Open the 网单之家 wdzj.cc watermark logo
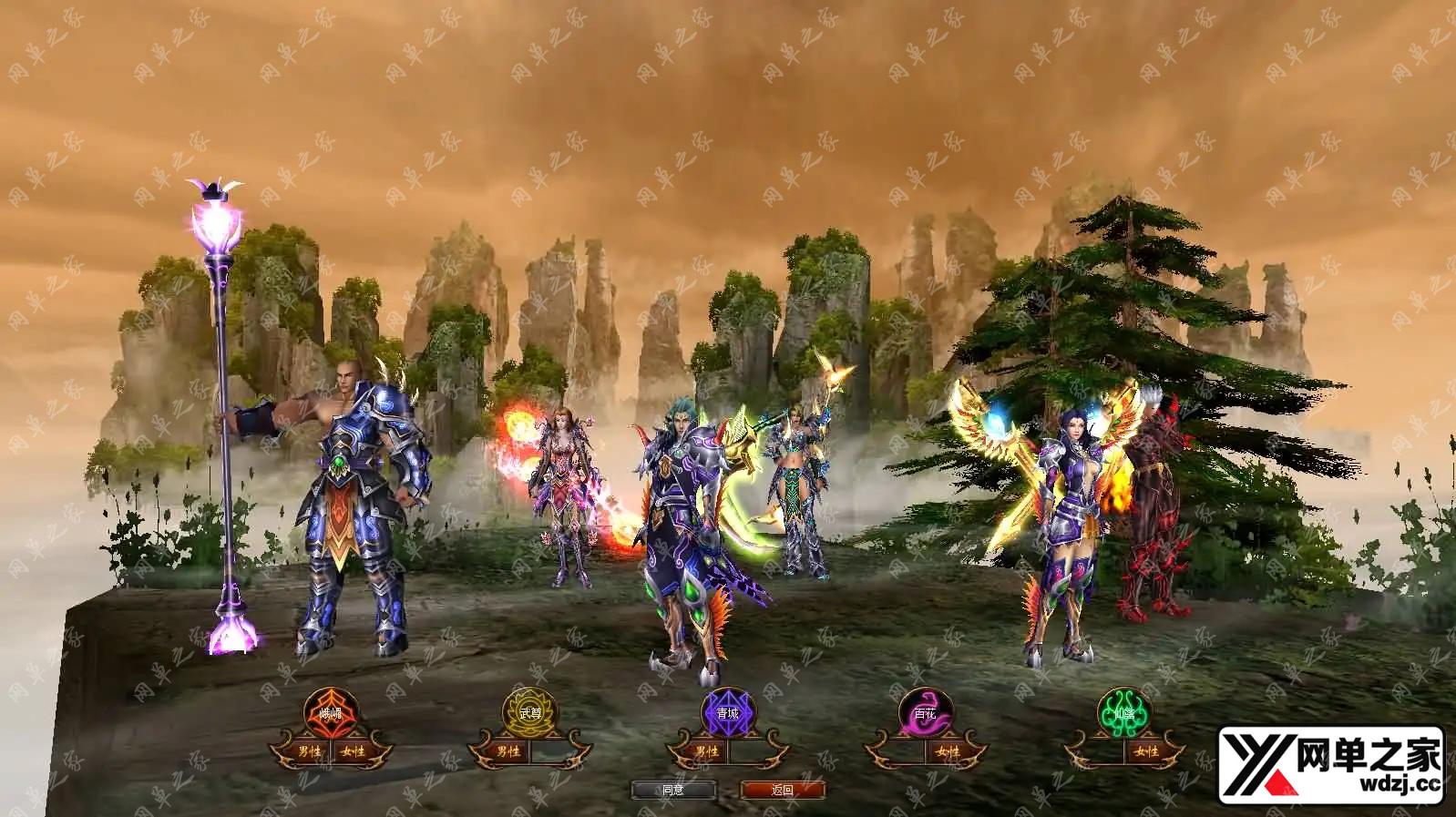 1333,764
